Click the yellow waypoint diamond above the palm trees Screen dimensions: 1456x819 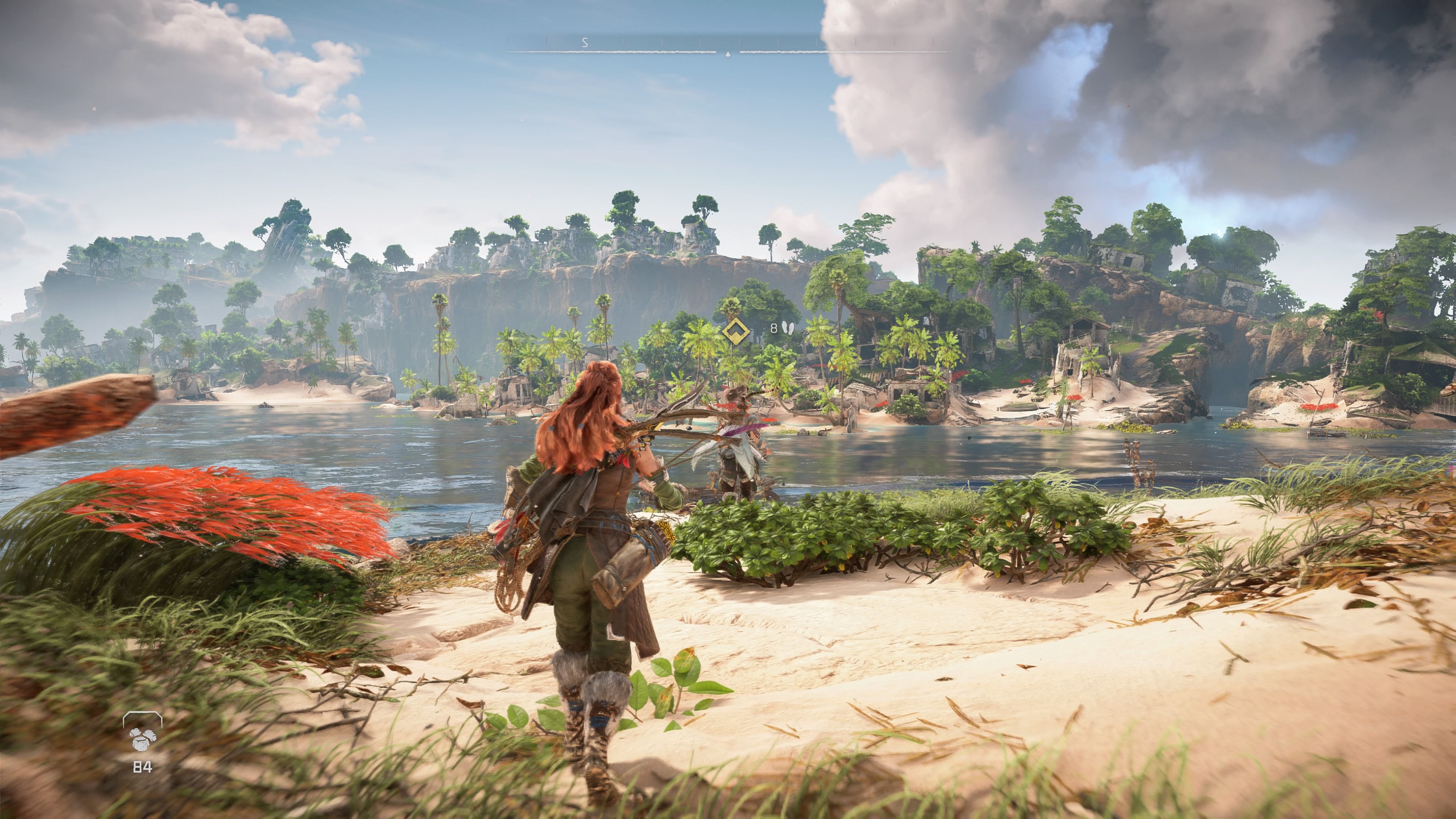[x=736, y=333]
